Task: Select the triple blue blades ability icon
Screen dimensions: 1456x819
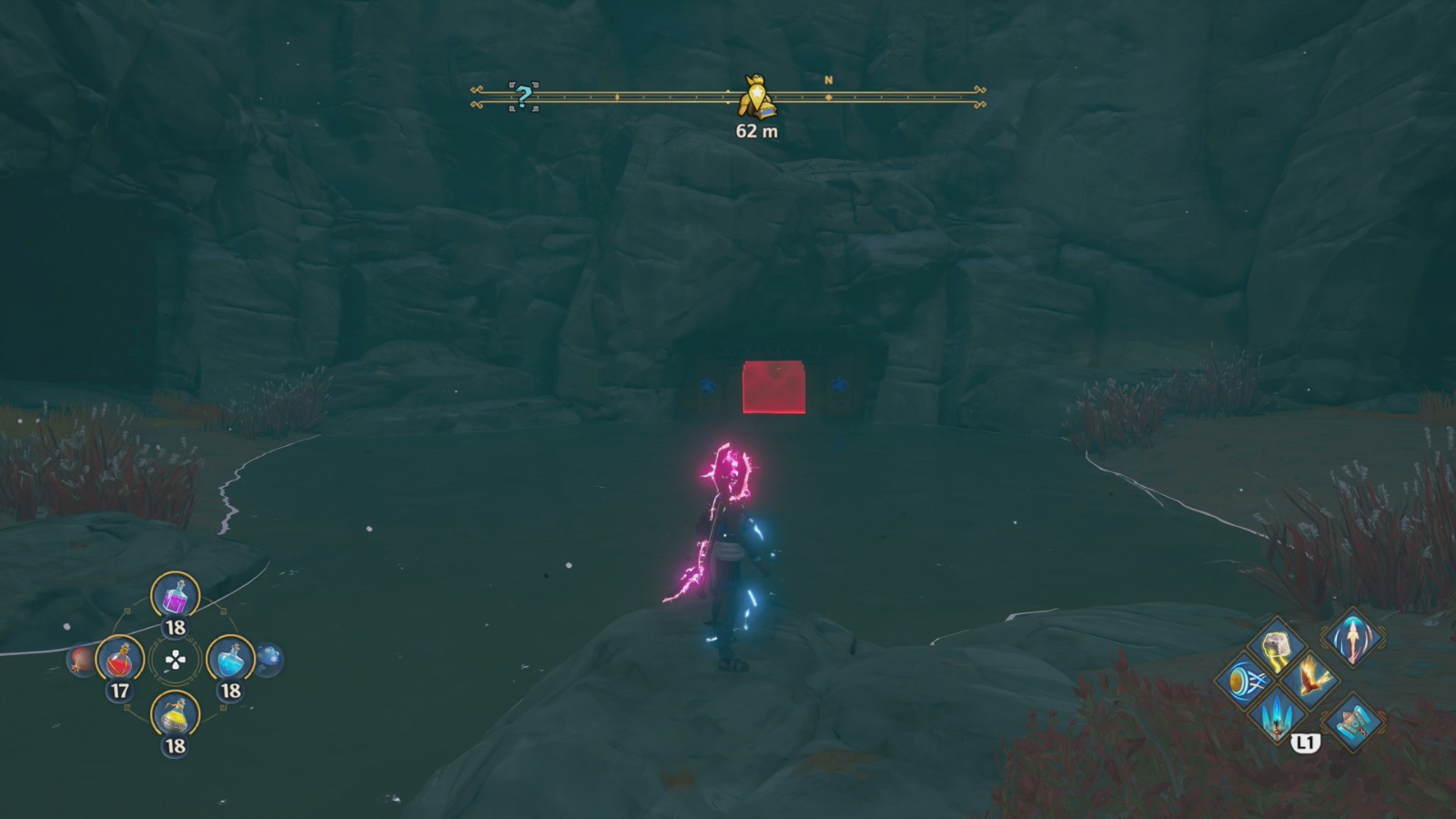Action: [x=1277, y=718]
